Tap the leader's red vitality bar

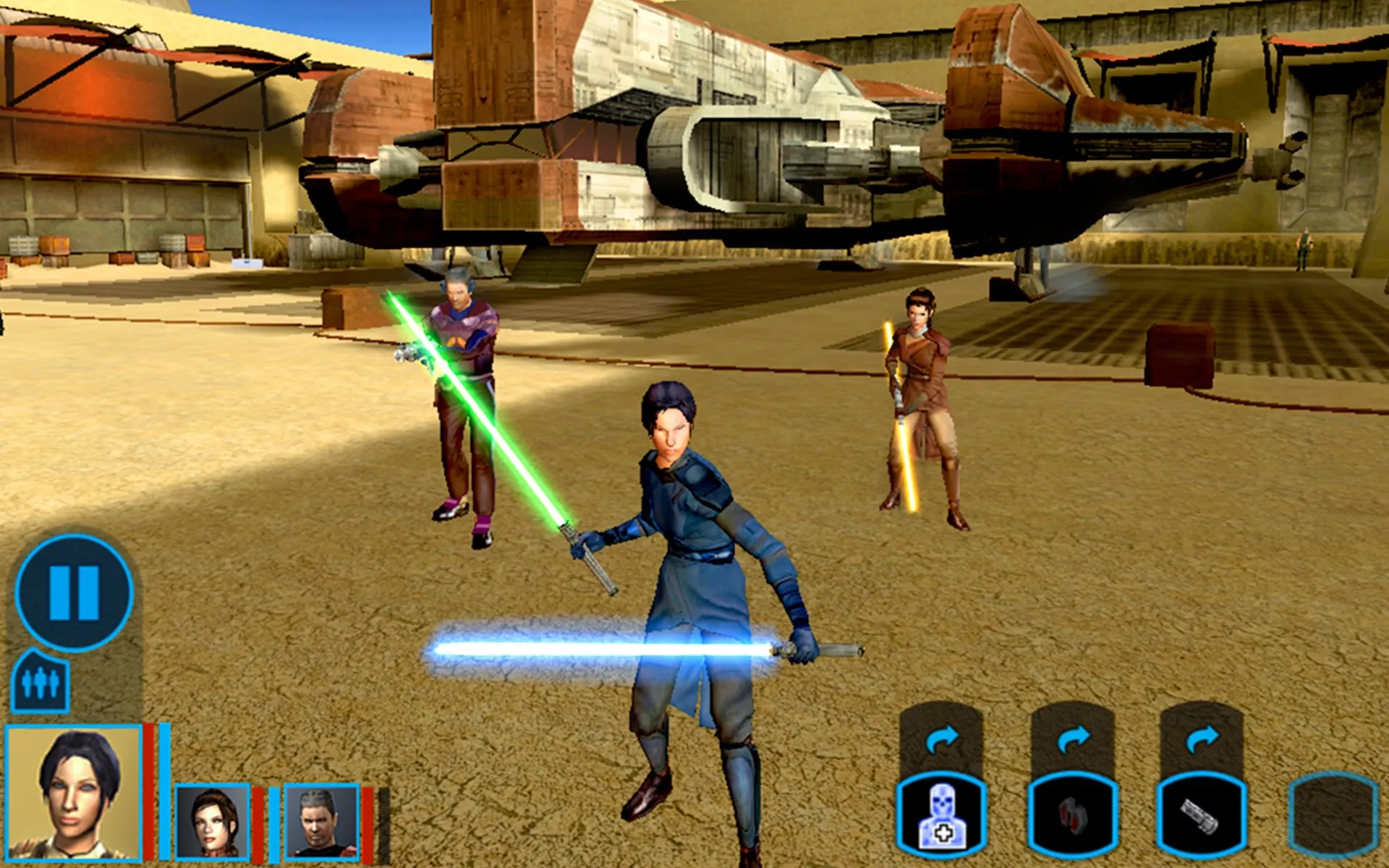(x=147, y=796)
